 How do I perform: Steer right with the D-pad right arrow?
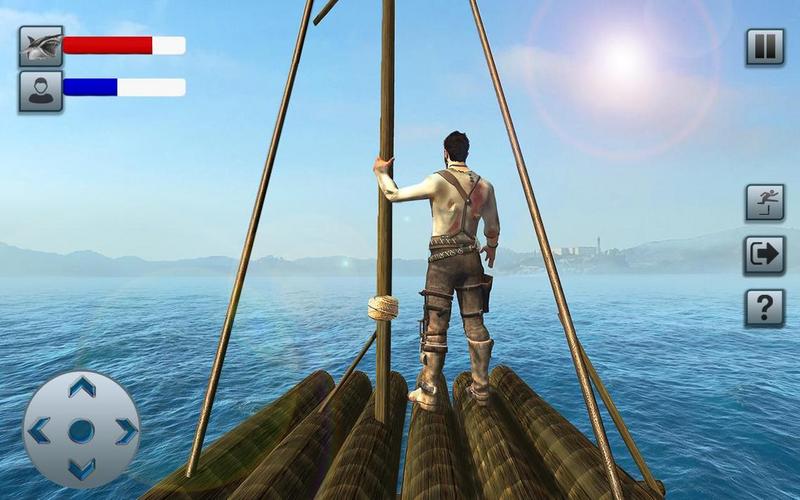(124, 431)
